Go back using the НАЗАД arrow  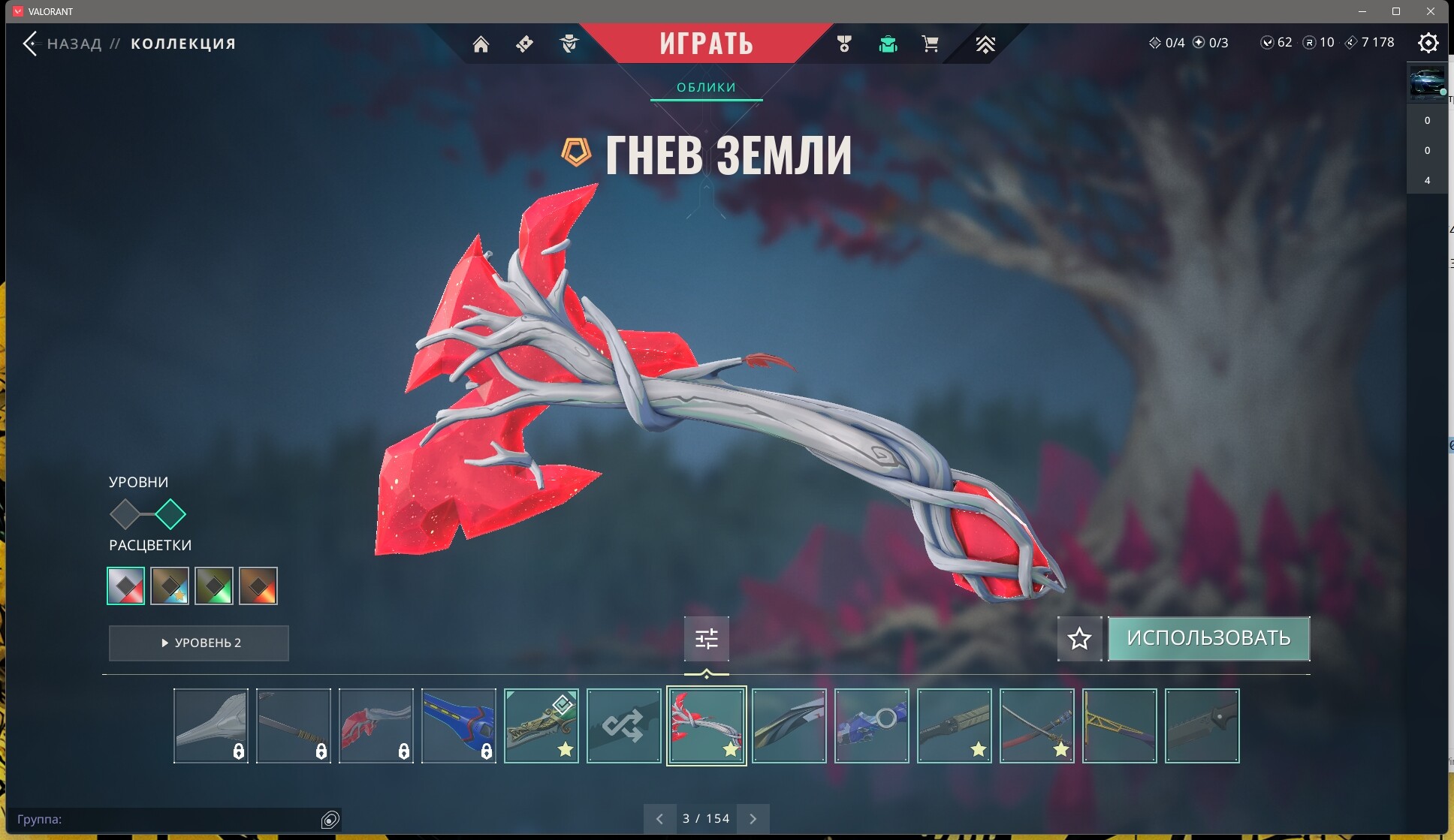[x=31, y=44]
